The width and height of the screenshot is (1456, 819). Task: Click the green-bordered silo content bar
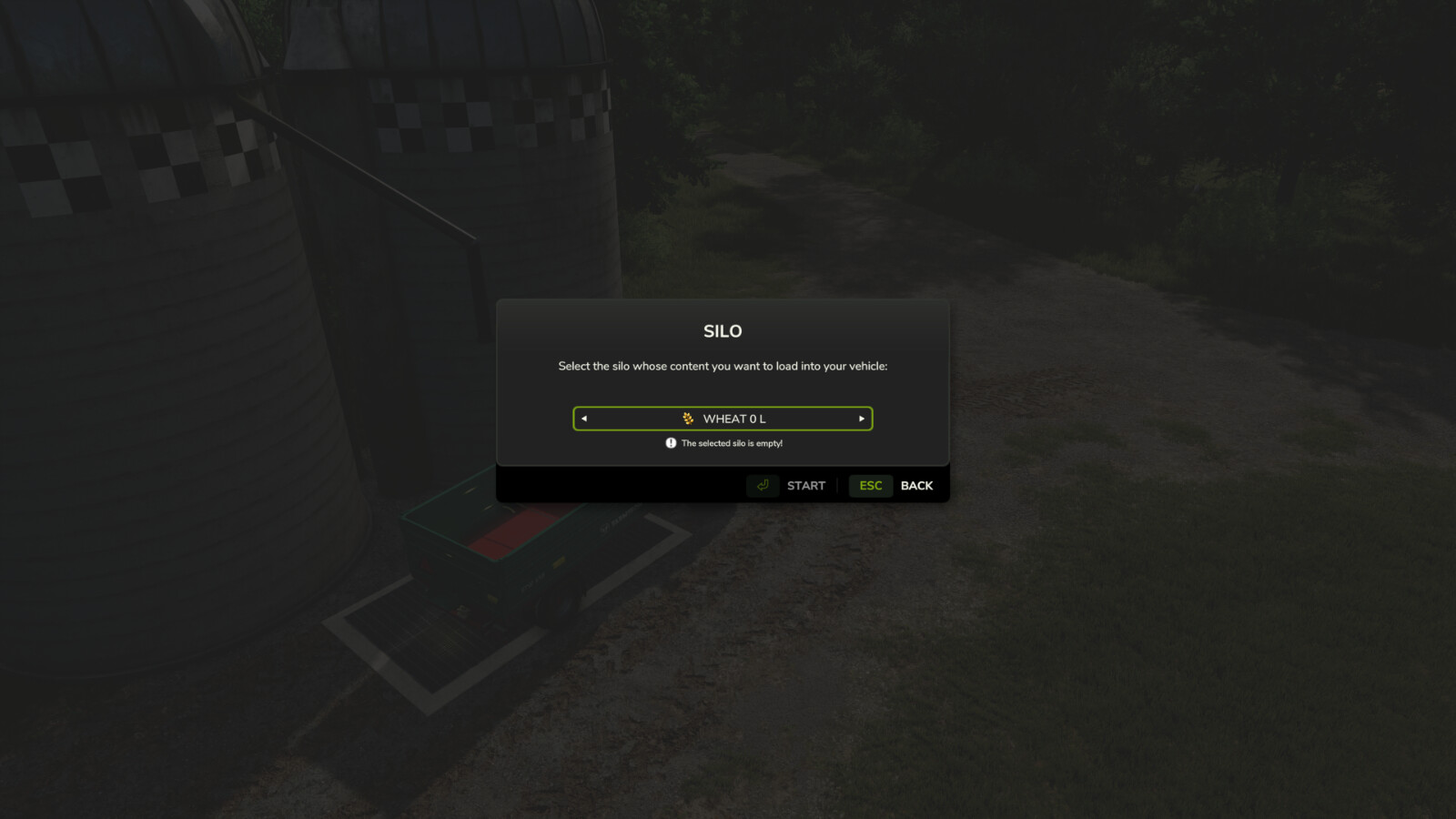click(x=723, y=419)
